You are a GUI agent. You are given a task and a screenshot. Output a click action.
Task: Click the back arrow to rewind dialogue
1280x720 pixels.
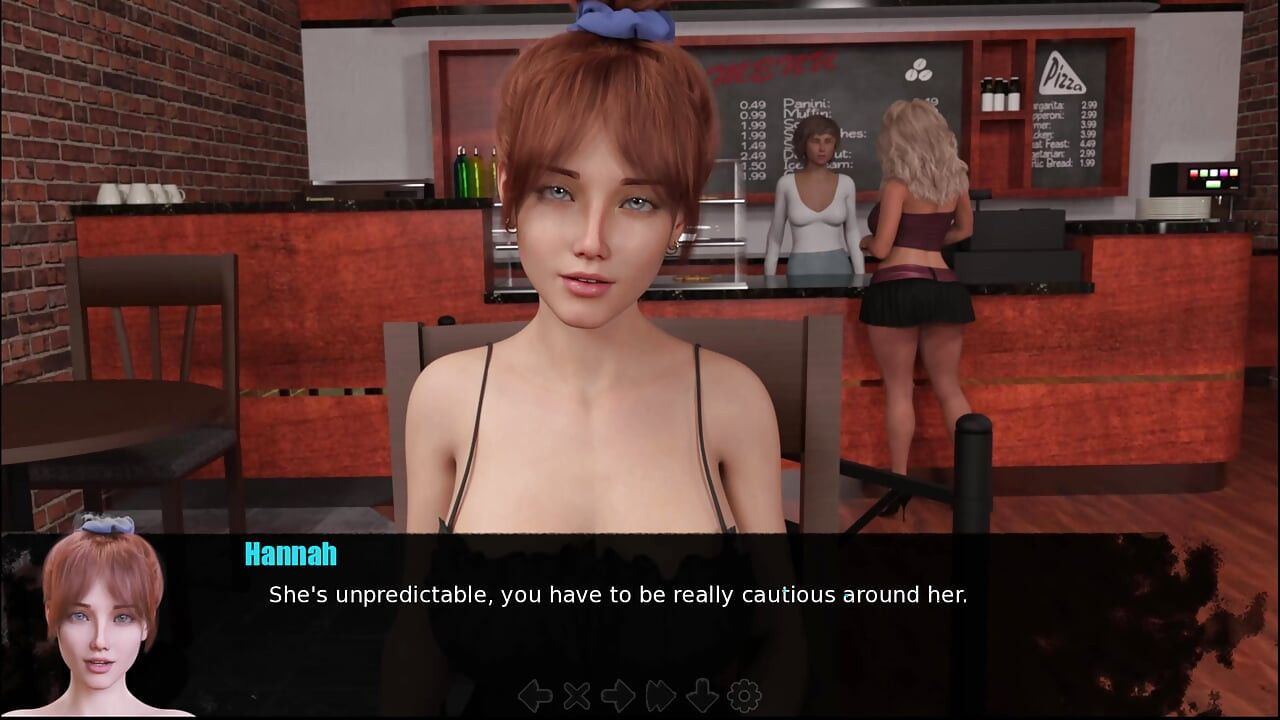coord(535,695)
